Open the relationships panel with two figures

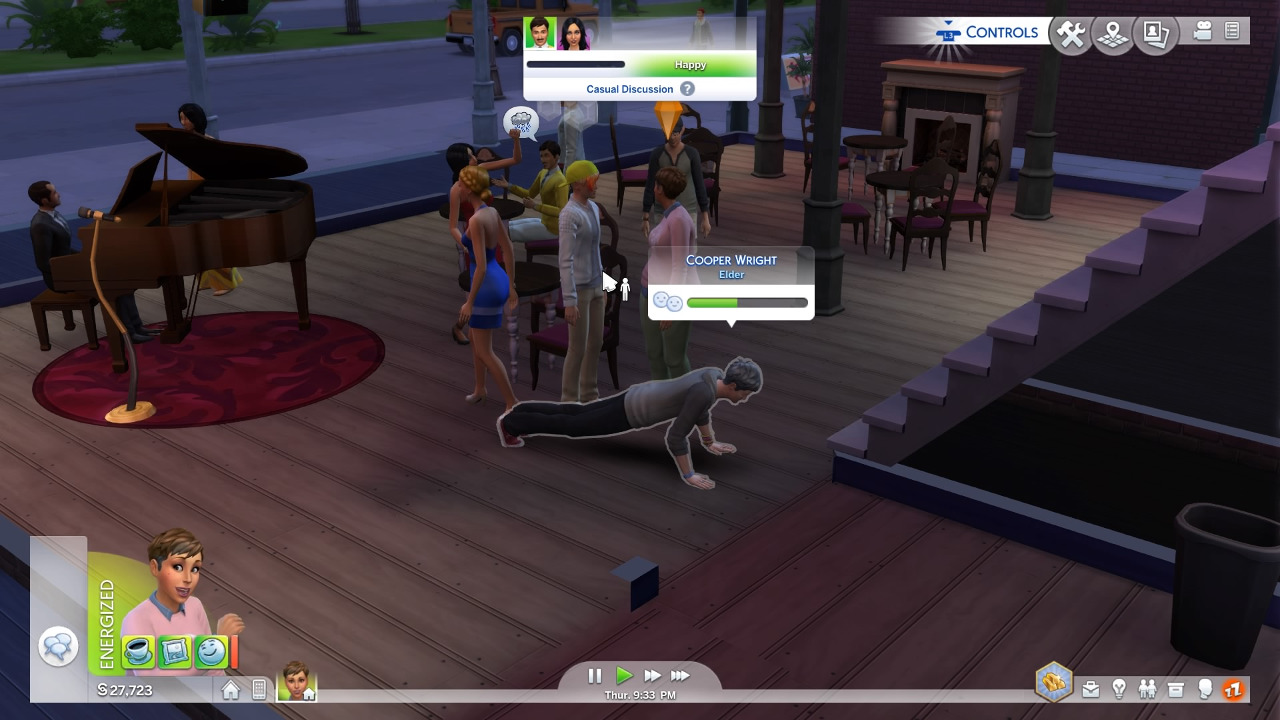pos(1147,689)
